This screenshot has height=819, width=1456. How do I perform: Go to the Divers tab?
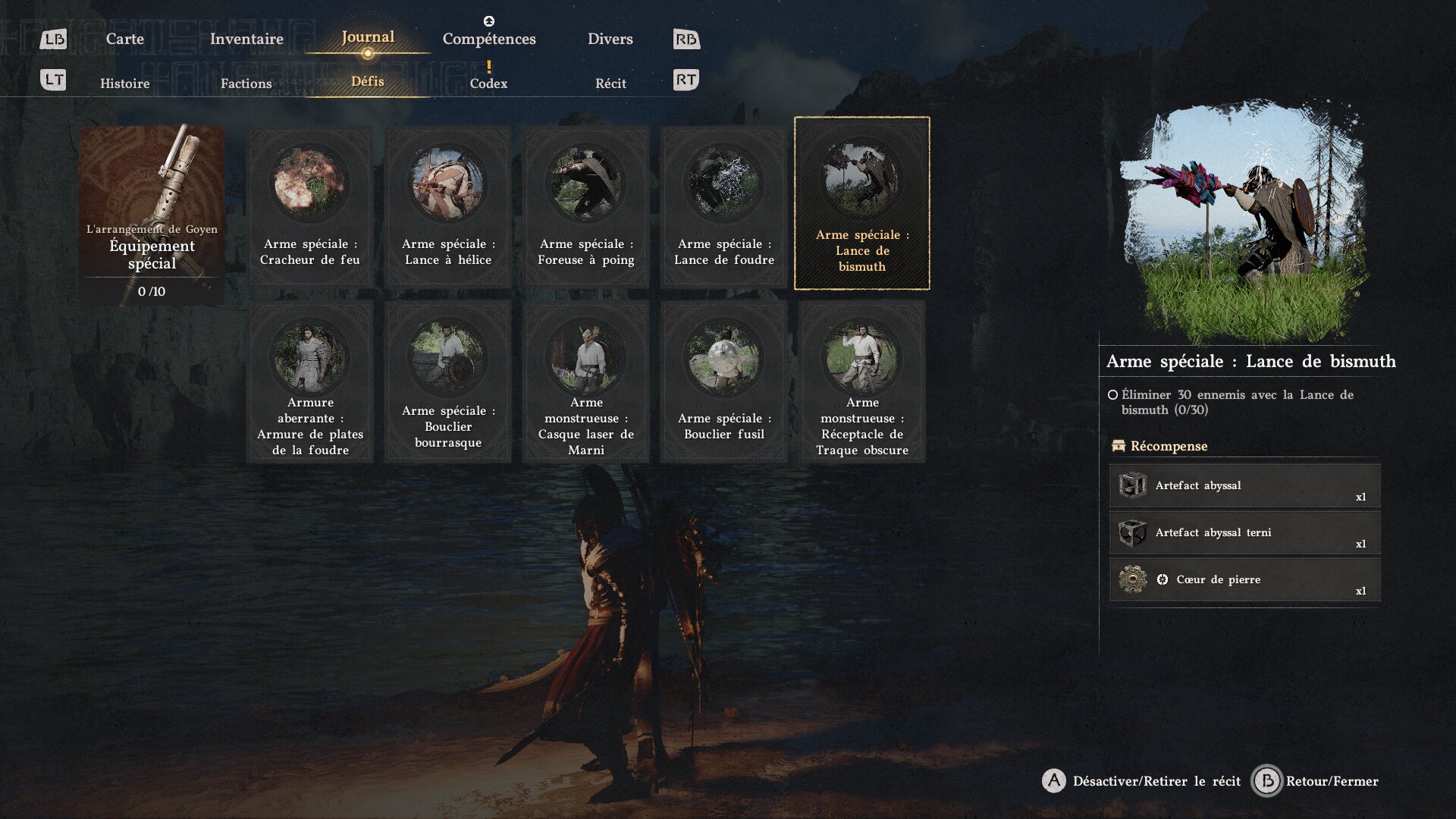pyautogui.click(x=610, y=39)
